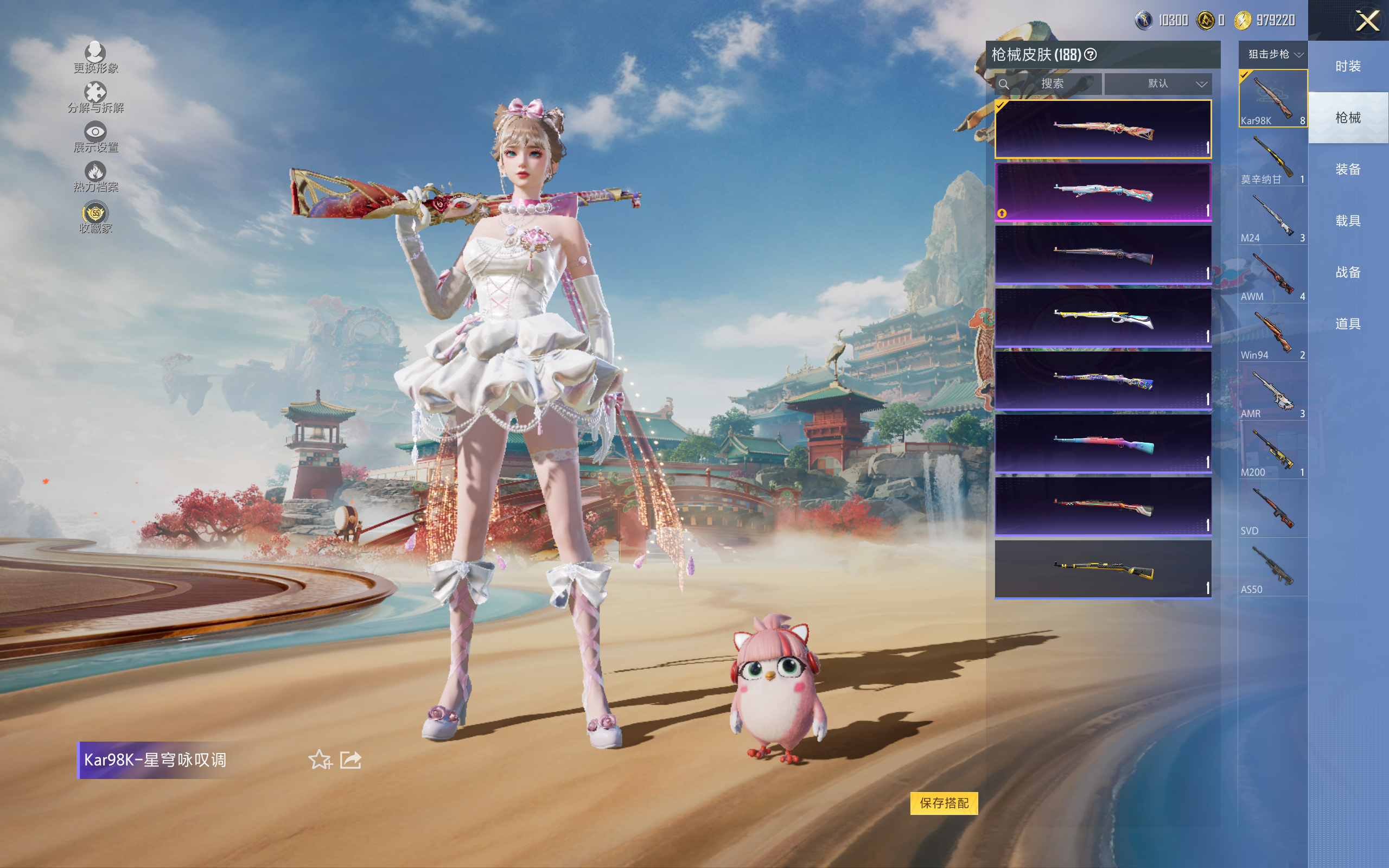This screenshot has width=1389, height=868.
Task: Expand the 默认 sort dropdown
Action: coord(1158,84)
